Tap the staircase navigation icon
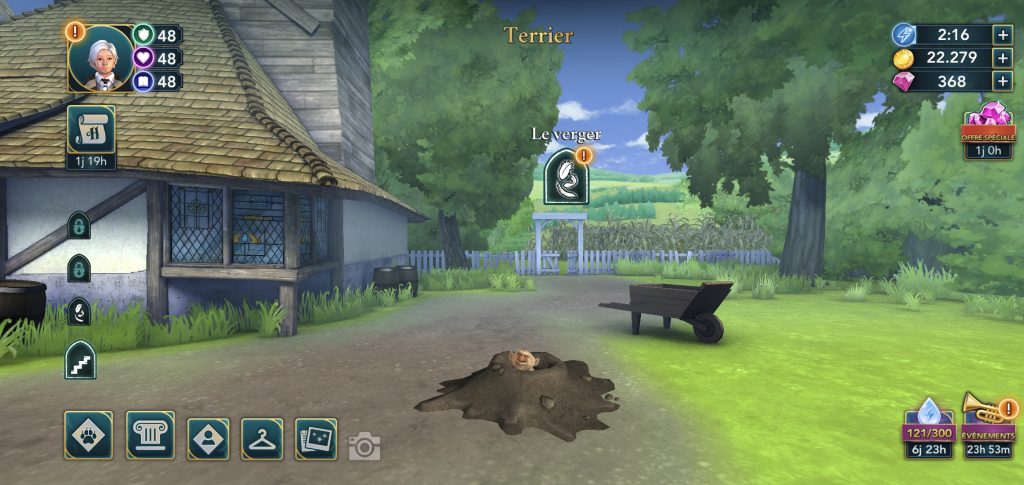 coord(80,359)
